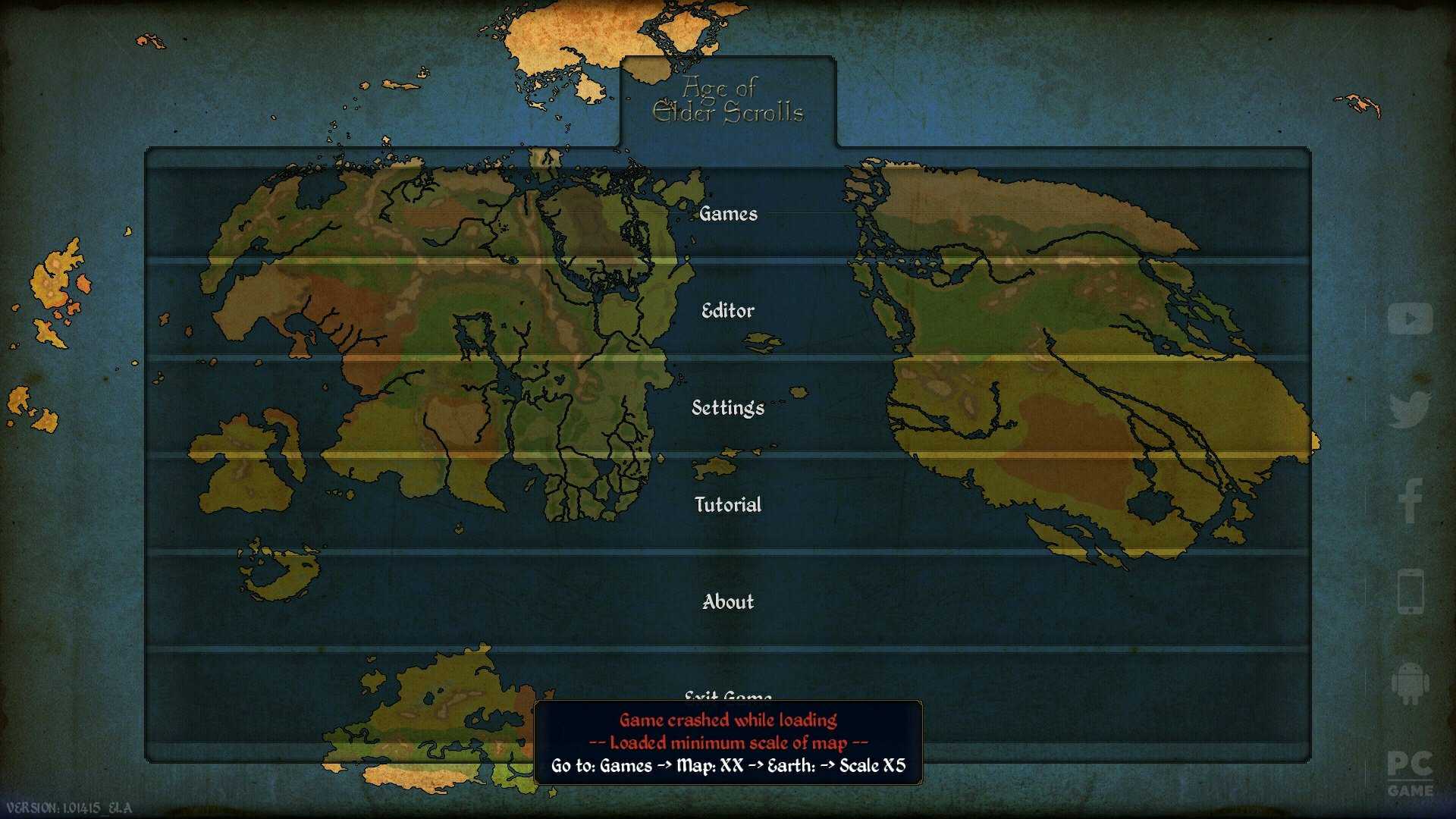1456x819 pixels.
Task: Open the PC Game link
Action: pos(1410,773)
